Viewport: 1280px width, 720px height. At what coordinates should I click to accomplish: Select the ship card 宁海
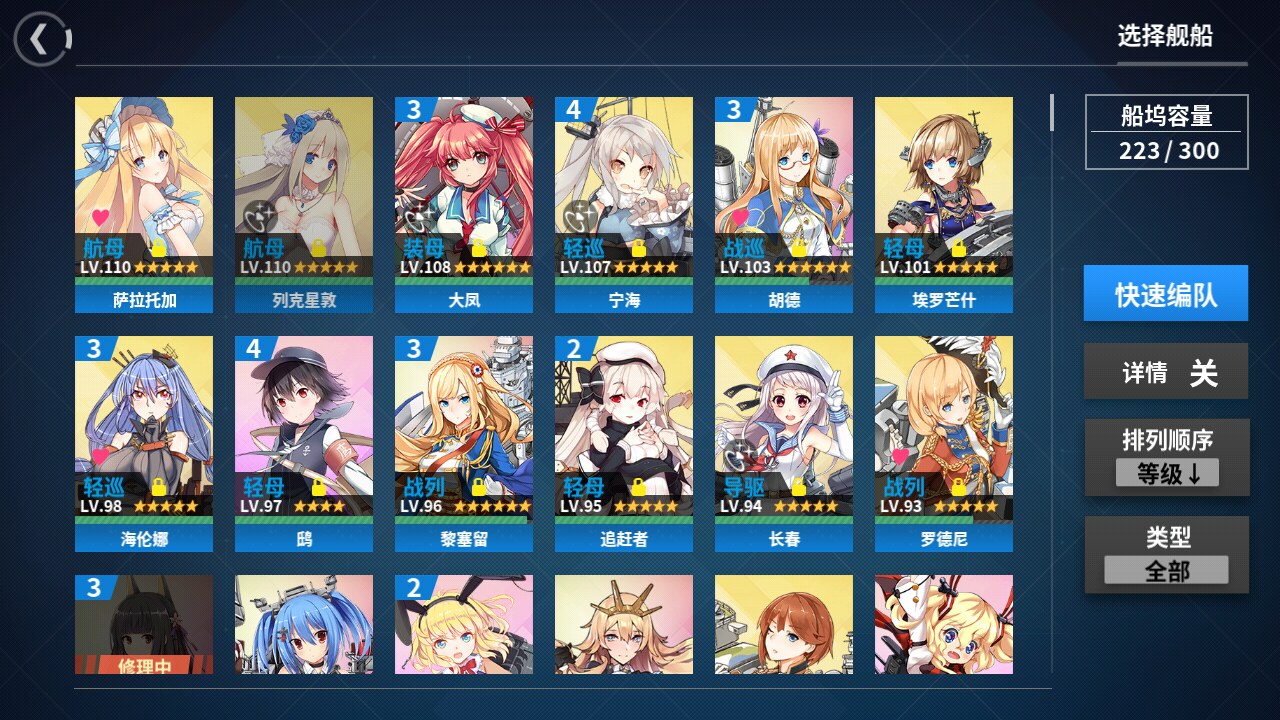624,204
